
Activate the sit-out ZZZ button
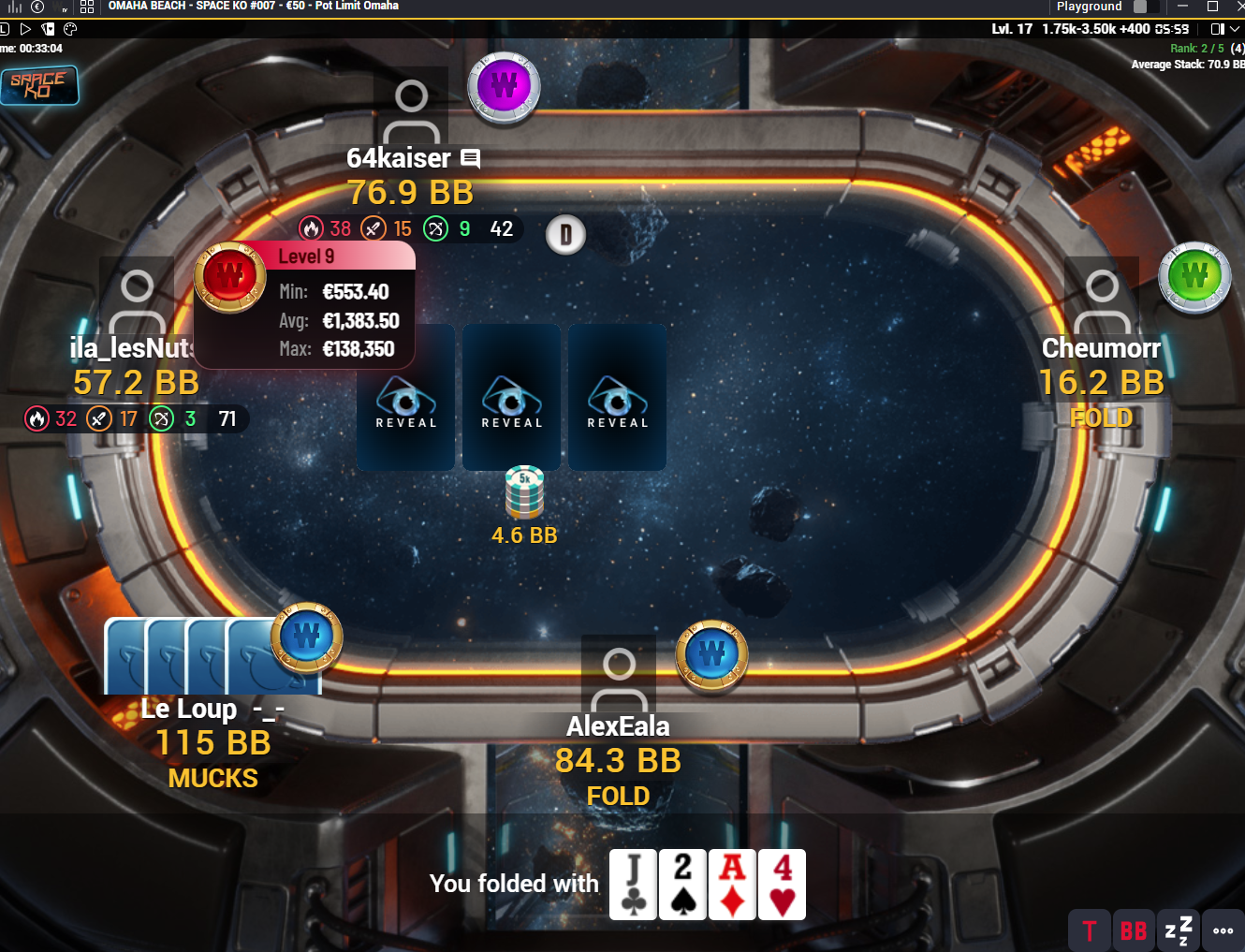(1178, 930)
